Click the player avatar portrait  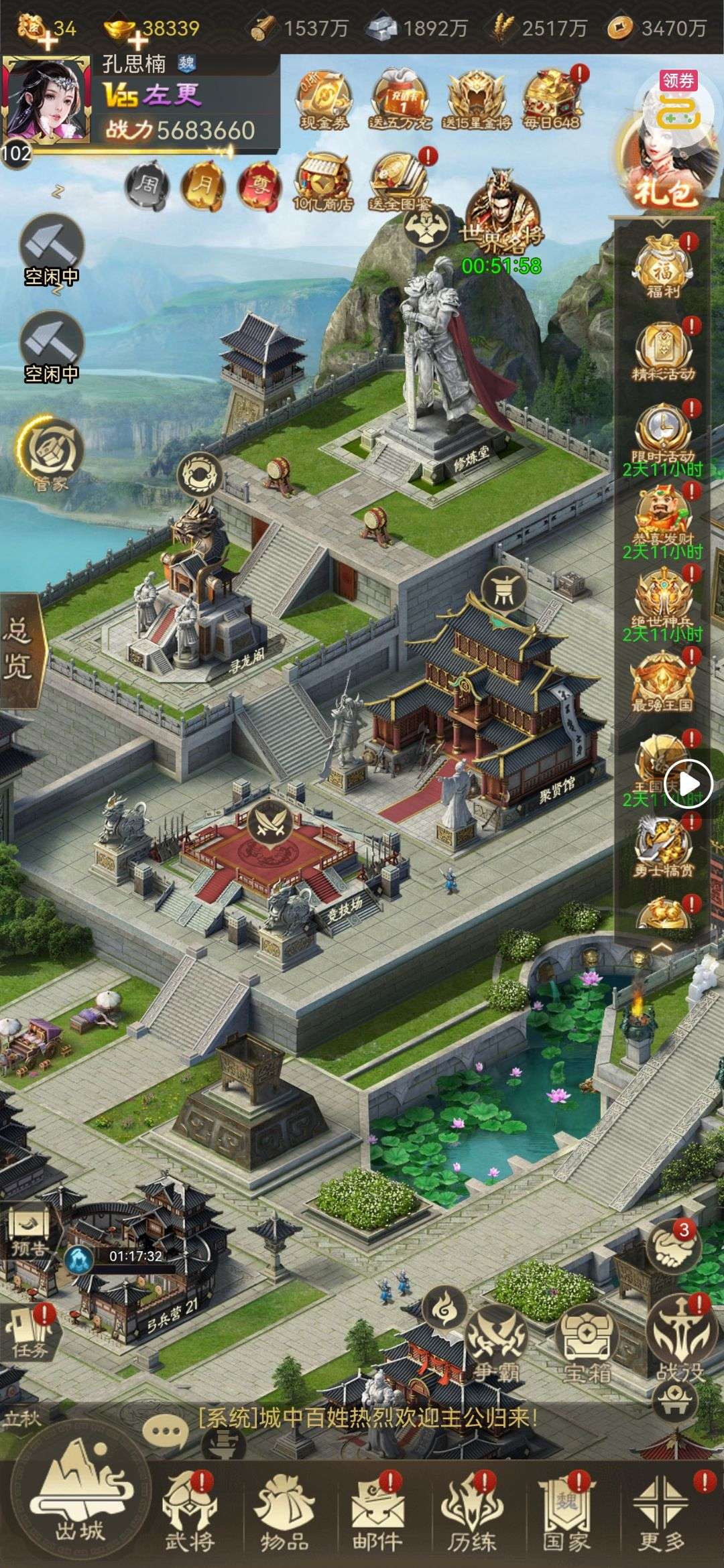point(47,99)
